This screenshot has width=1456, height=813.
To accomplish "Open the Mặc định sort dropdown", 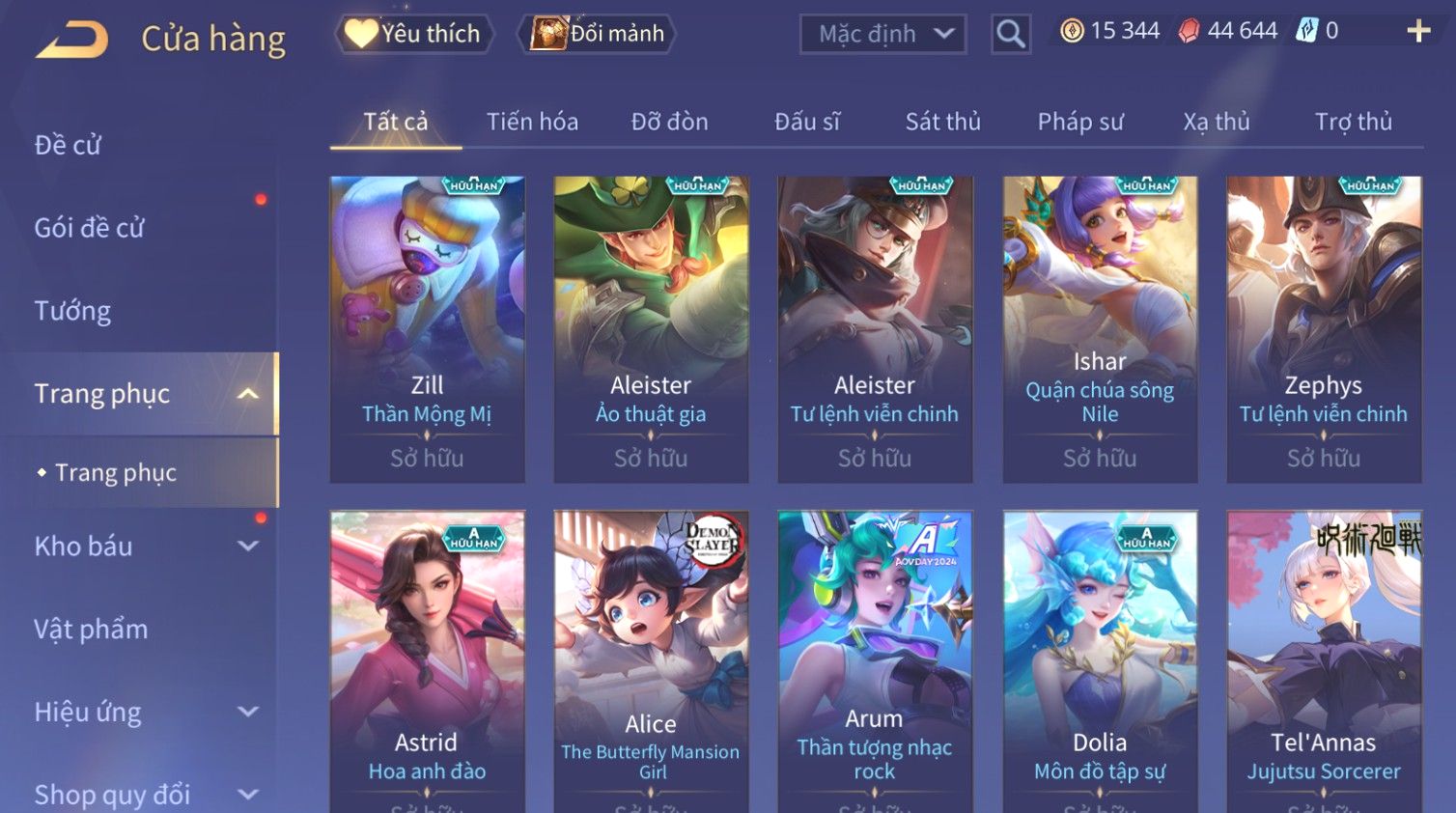I will click(883, 35).
